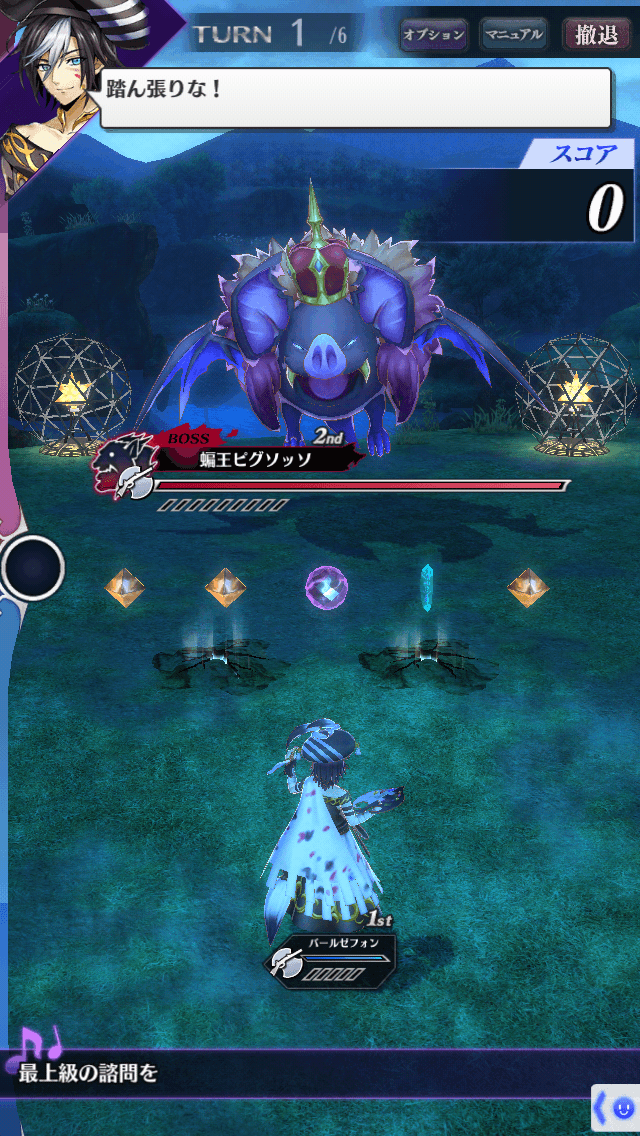The height and width of the screenshot is (1136, 640).
Task: Tap the dark circular button on left edge
Action: tap(33, 568)
